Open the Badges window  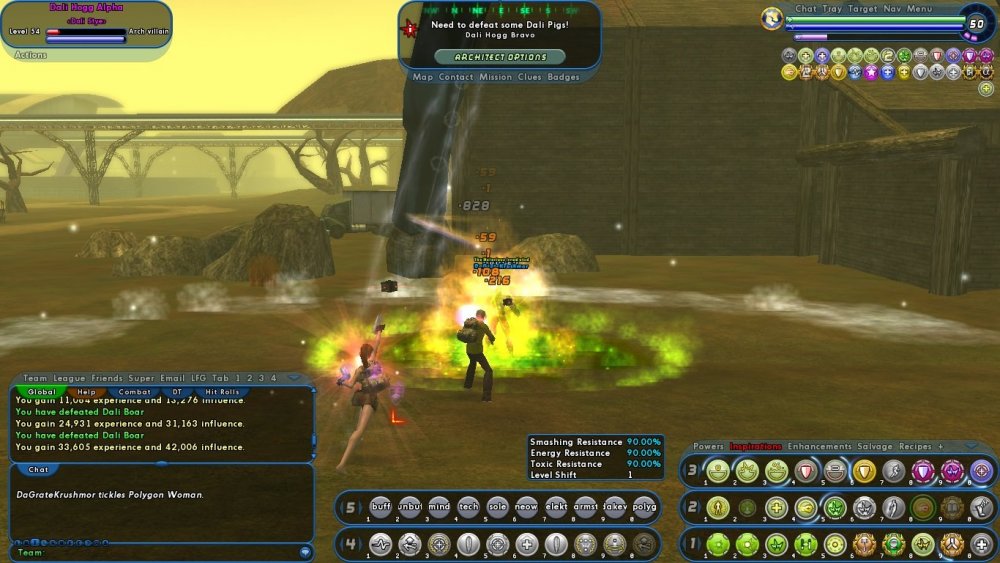click(x=563, y=77)
